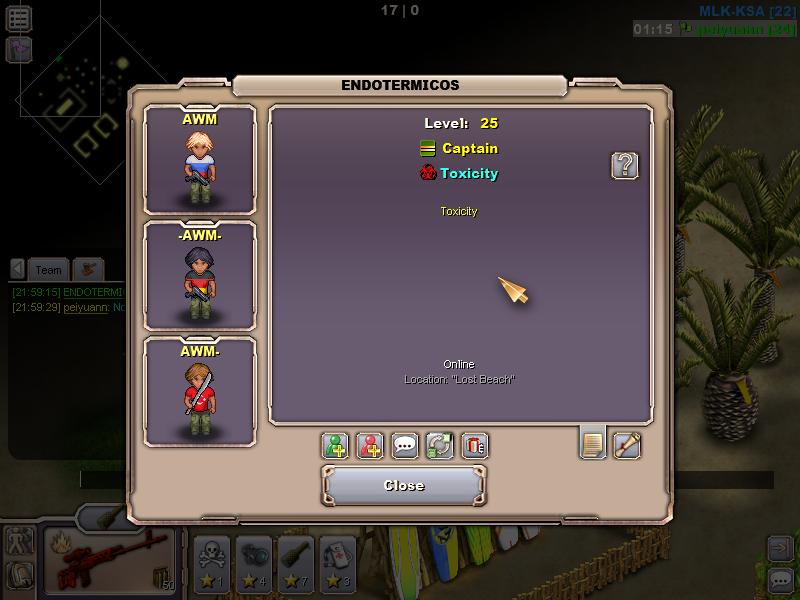Activate the skull and crossbones skill
800x600 pixels.
click(x=213, y=562)
